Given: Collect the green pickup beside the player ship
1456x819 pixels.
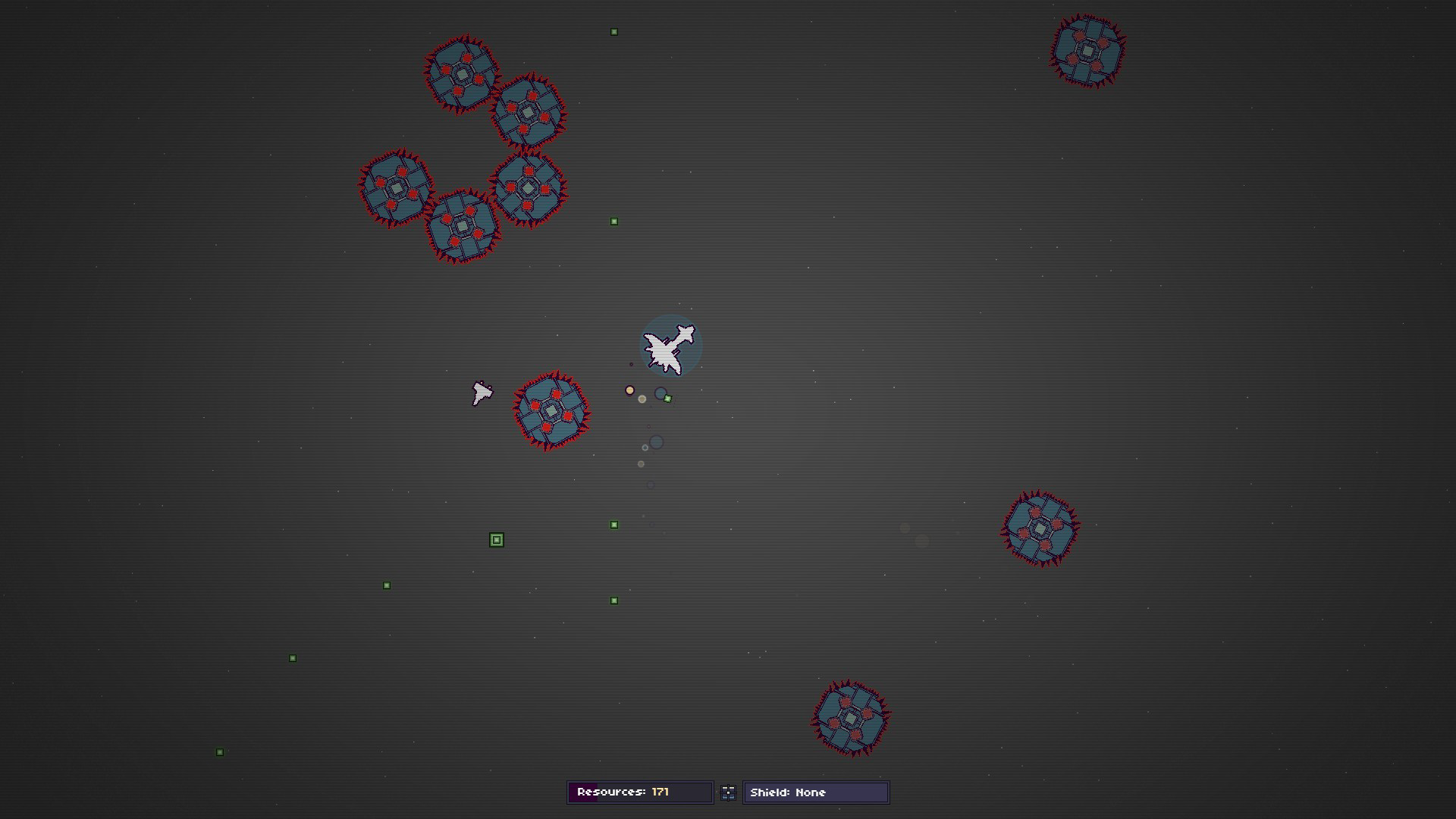Looking at the screenshot, I should click(667, 398).
